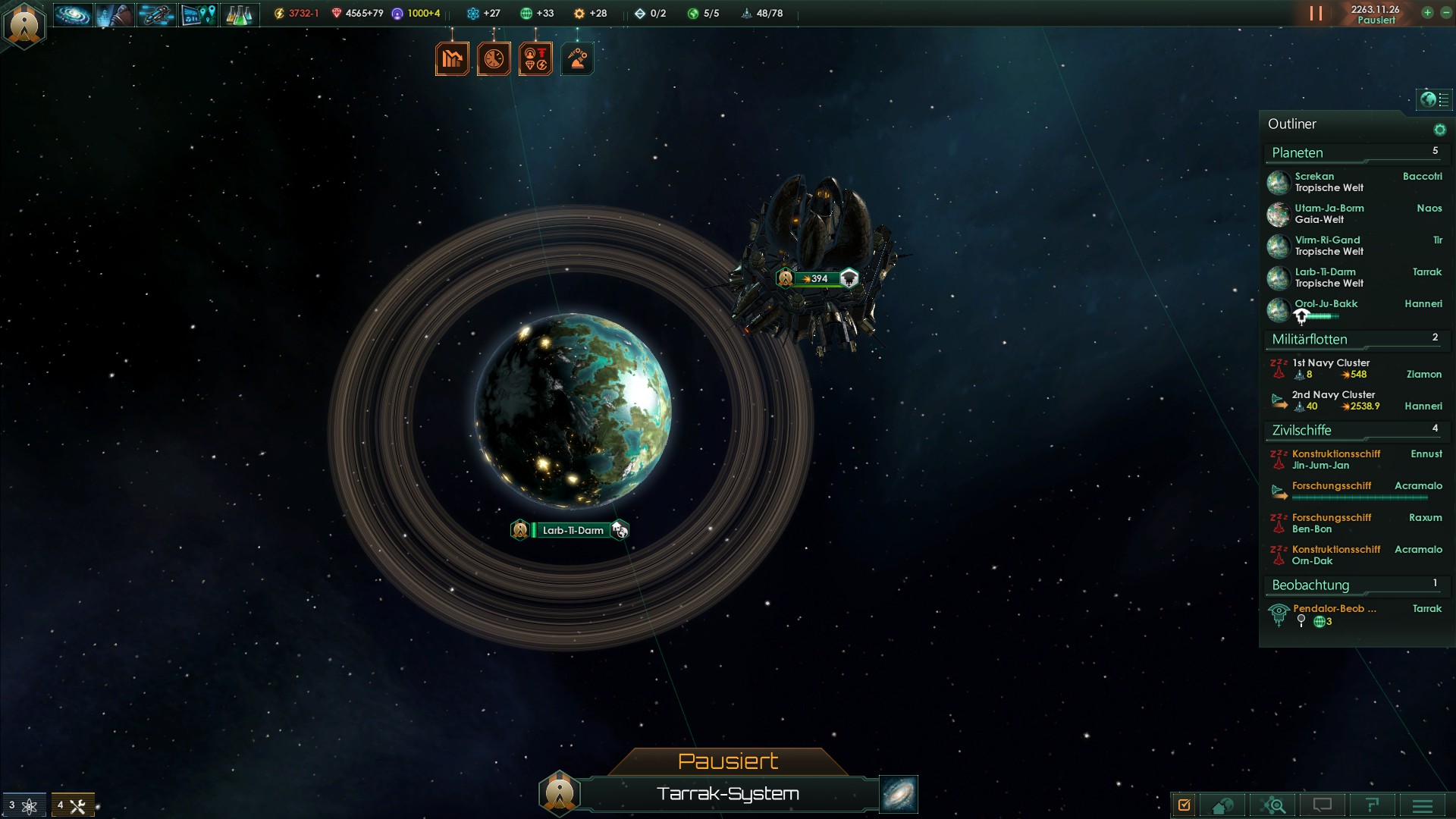
Task: Open the research flasks technology tab
Action: coord(240,14)
